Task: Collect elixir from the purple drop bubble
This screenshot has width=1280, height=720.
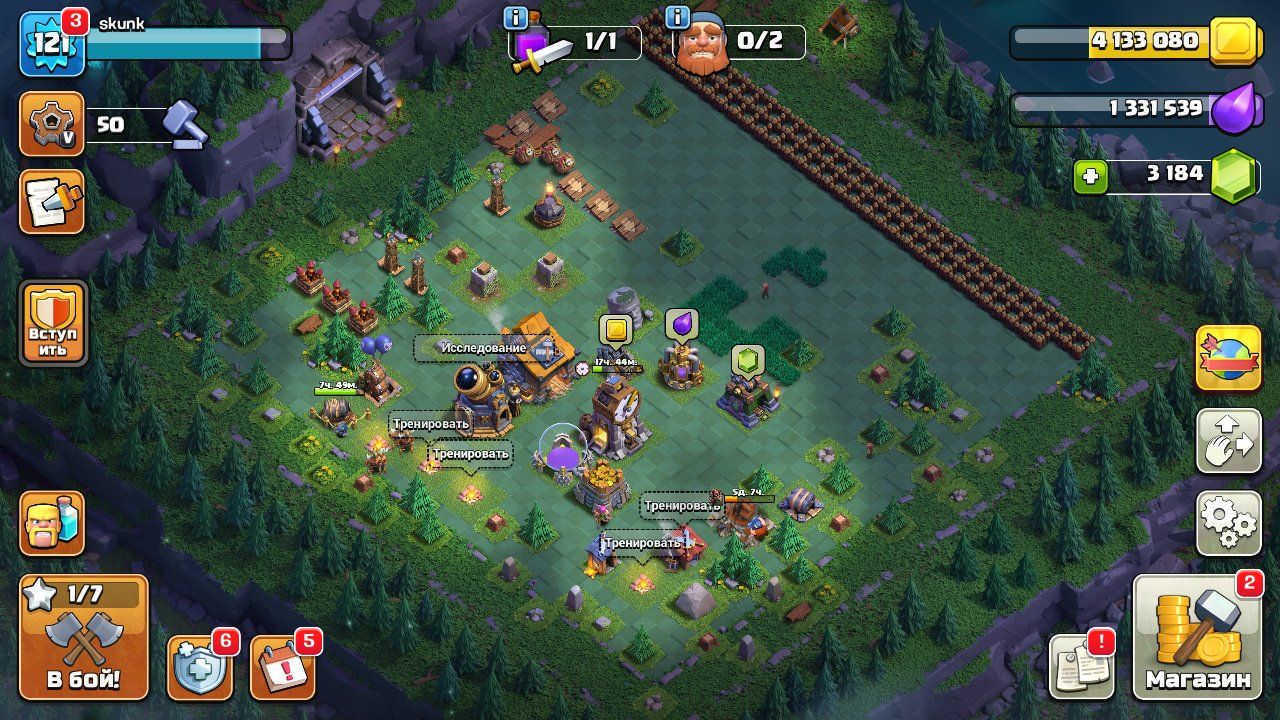Action: pos(681,324)
